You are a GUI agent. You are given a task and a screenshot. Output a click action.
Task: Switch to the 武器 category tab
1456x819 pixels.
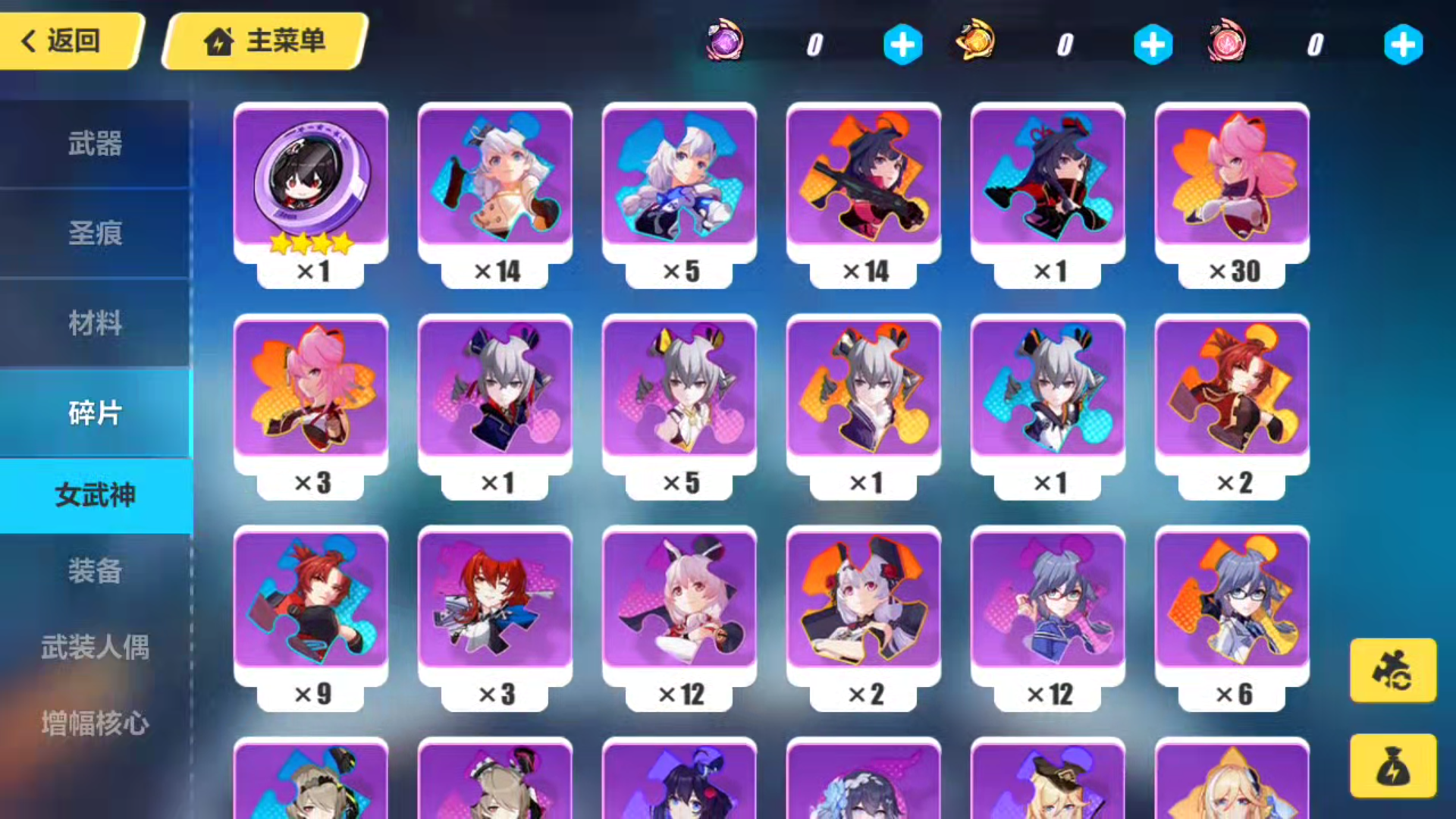click(x=95, y=144)
